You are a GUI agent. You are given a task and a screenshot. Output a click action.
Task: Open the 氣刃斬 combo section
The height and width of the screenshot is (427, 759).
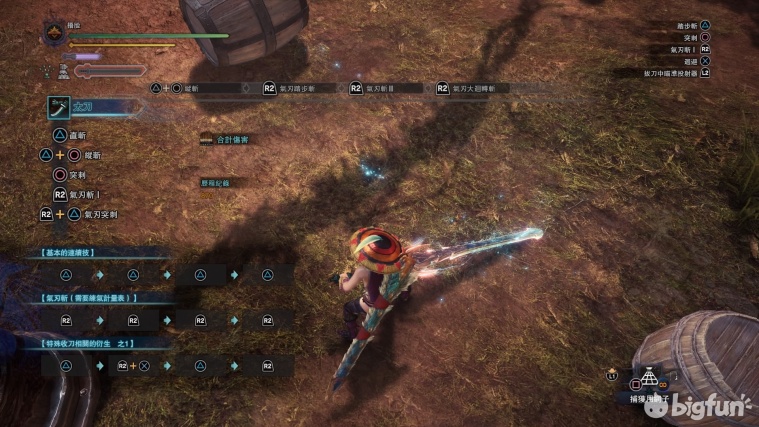(x=87, y=298)
